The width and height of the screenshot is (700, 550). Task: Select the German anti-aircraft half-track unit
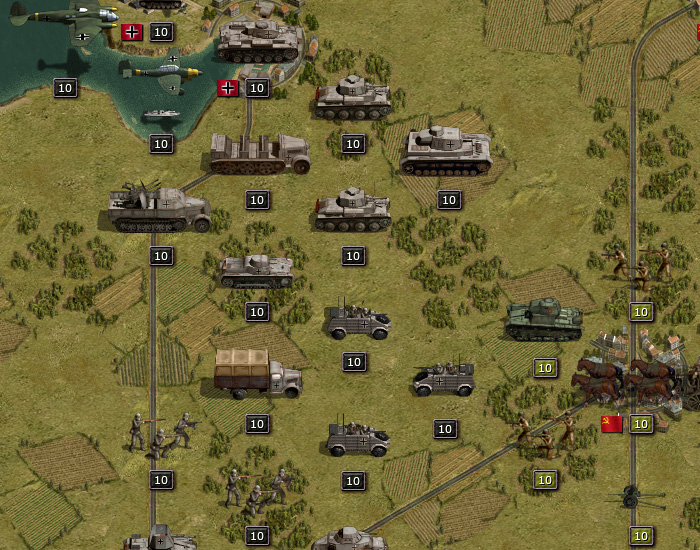click(160, 209)
